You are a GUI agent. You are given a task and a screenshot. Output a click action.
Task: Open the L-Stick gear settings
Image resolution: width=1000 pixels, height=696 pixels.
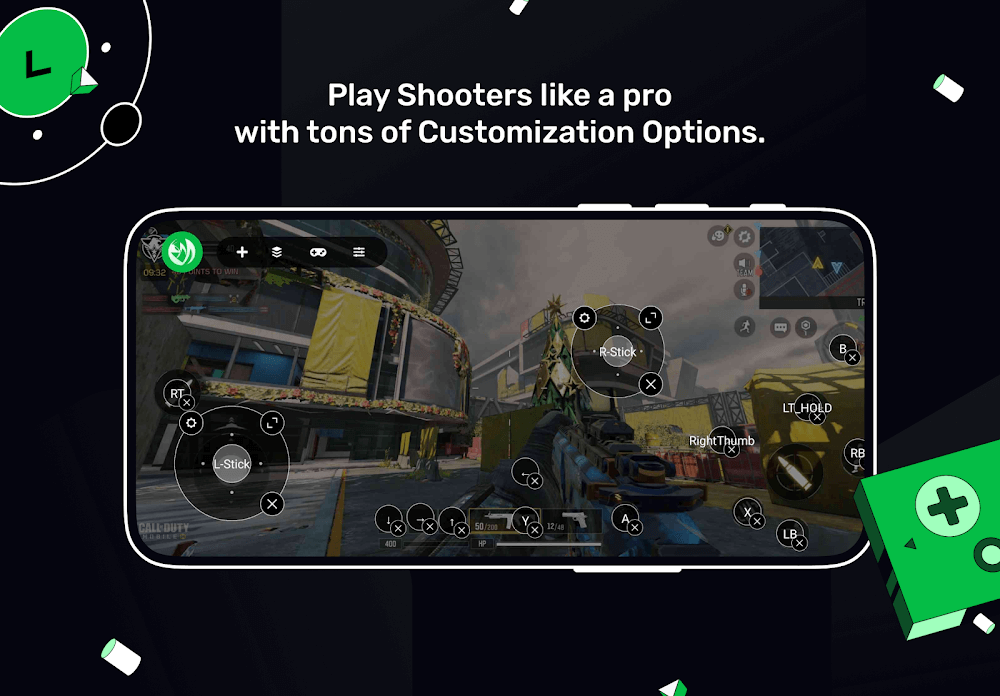click(x=191, y=423)
